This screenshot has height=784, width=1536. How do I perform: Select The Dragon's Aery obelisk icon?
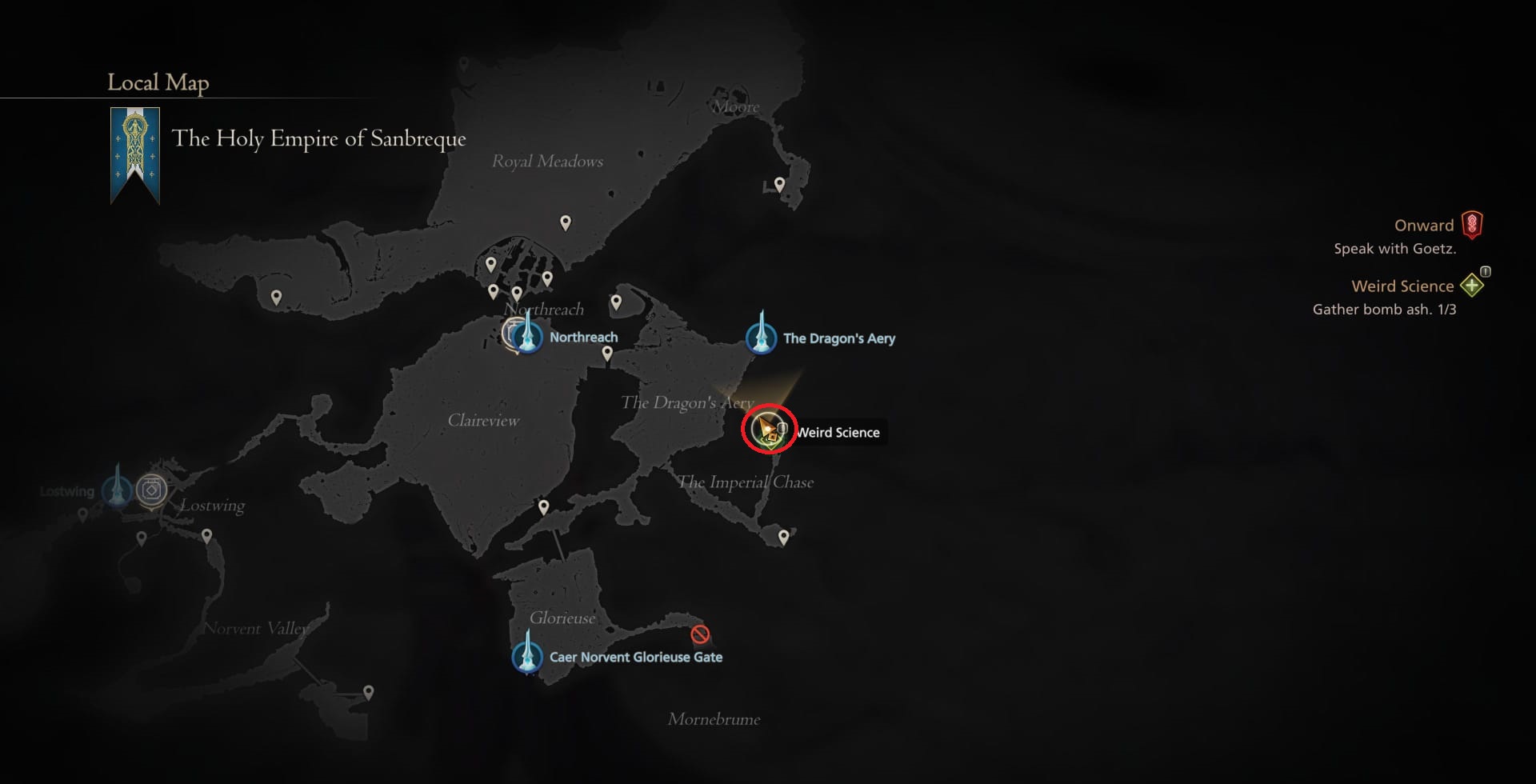(x=760, y=338)
